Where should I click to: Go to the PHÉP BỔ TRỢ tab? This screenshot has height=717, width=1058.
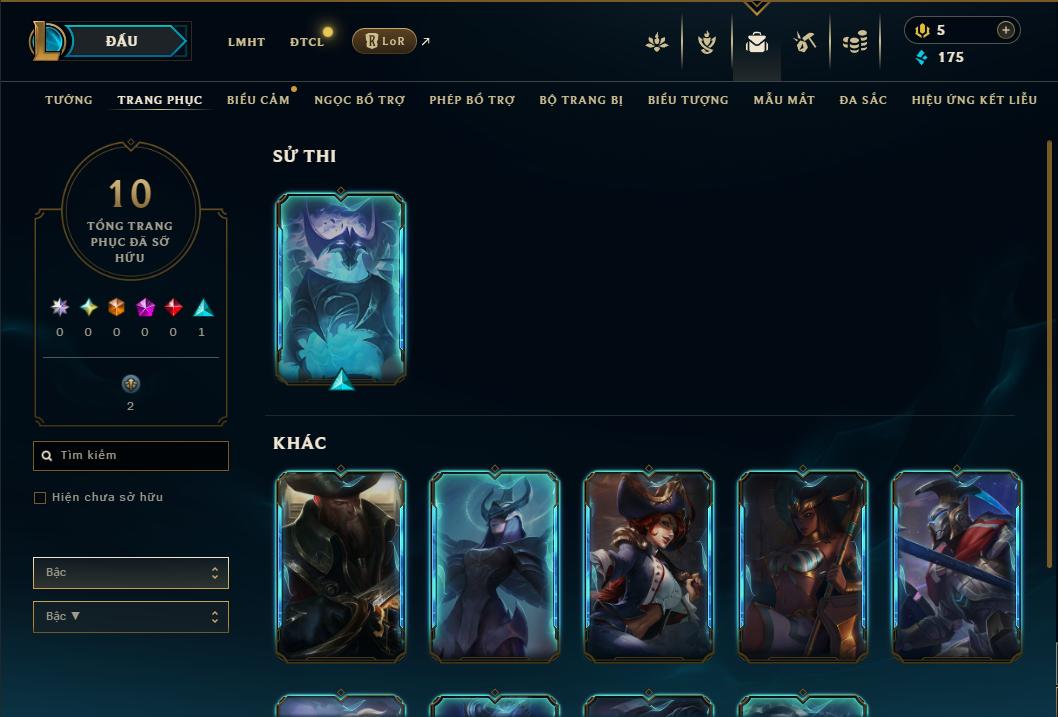coord(472,100)
